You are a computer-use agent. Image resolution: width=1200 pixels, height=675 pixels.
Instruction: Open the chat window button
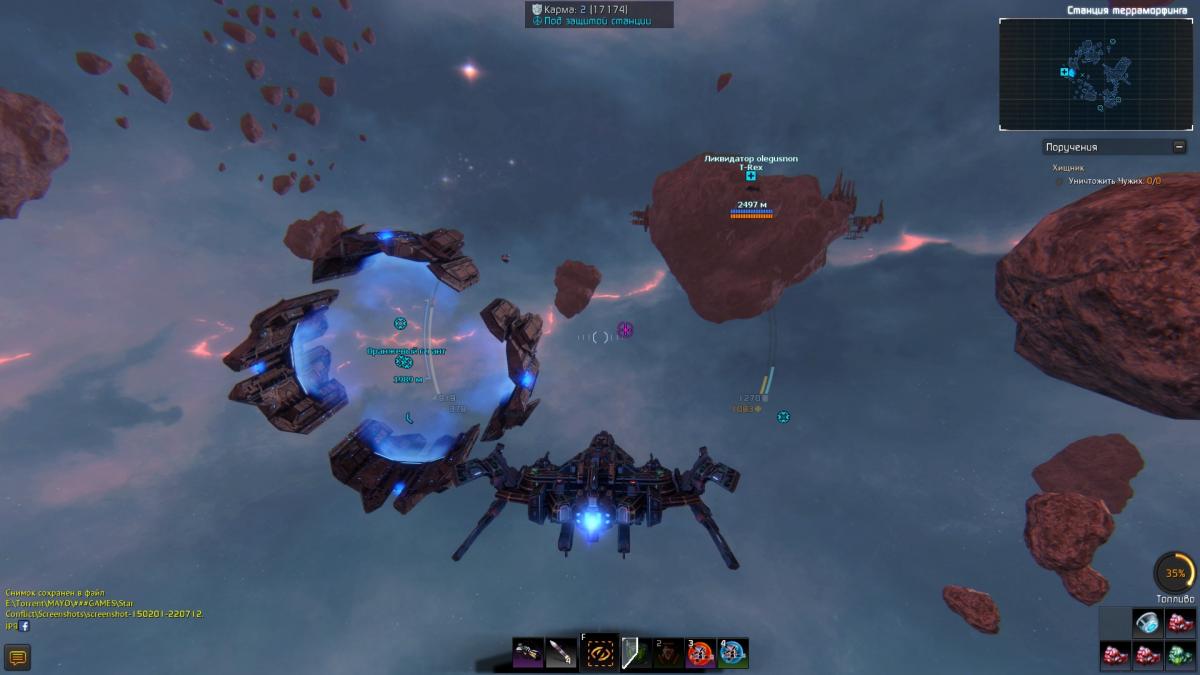18,657
